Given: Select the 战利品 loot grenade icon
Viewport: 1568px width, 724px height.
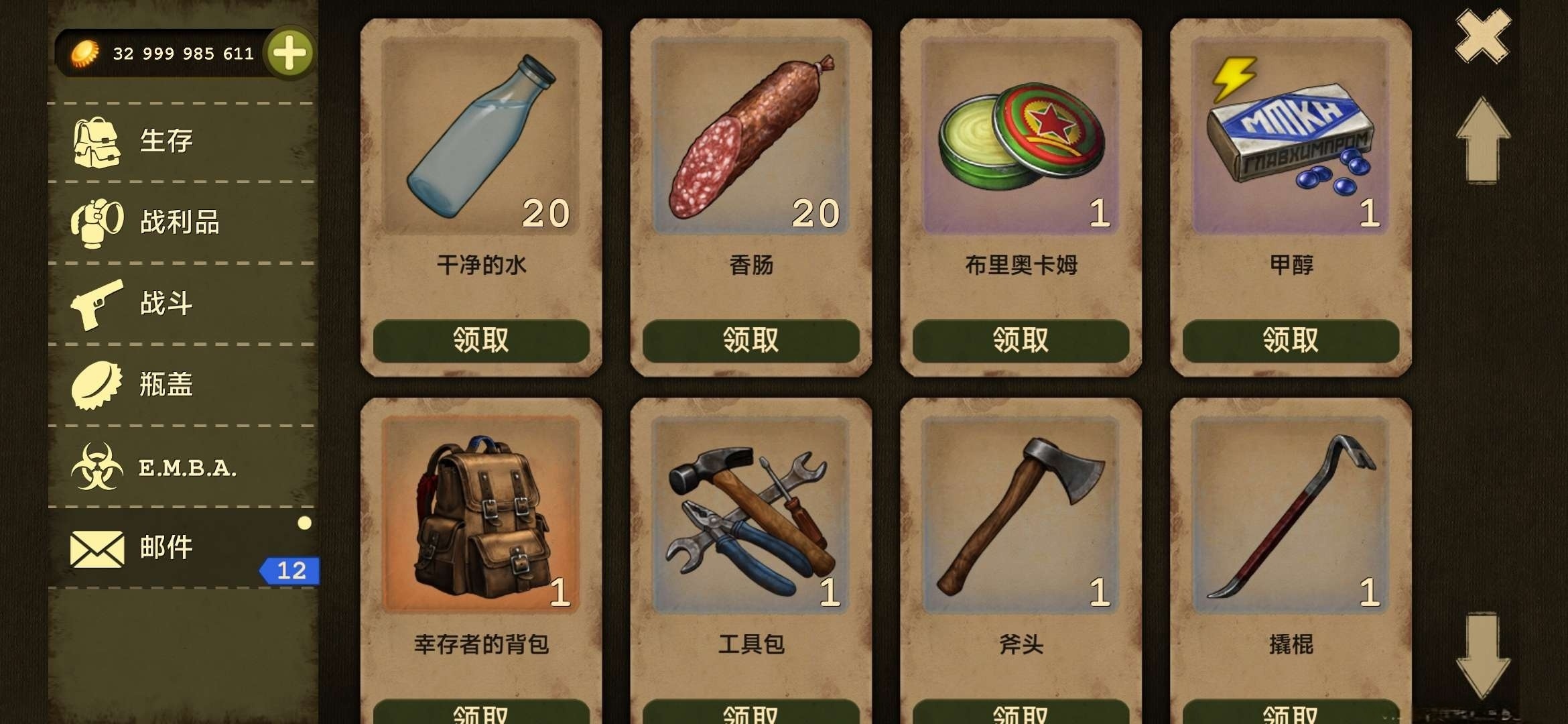Looking at the screenshot, I should click(96, 224).
